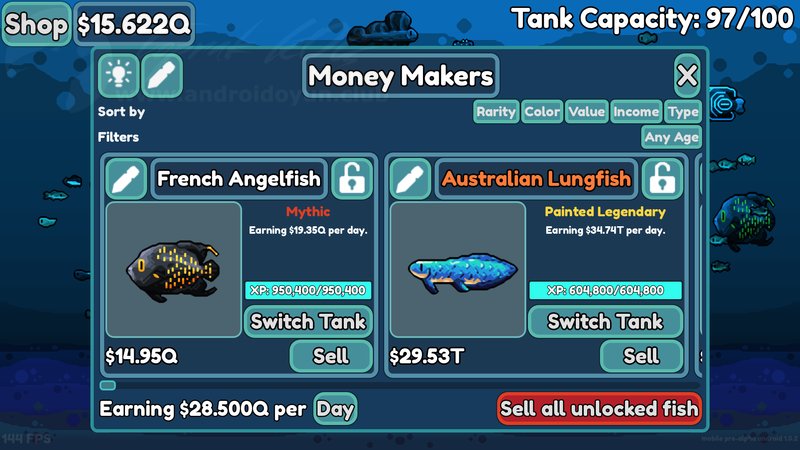The width and height of the screenshot is (800, 450).
Task: Change the earnings period Day button
Action: [335, 409]
